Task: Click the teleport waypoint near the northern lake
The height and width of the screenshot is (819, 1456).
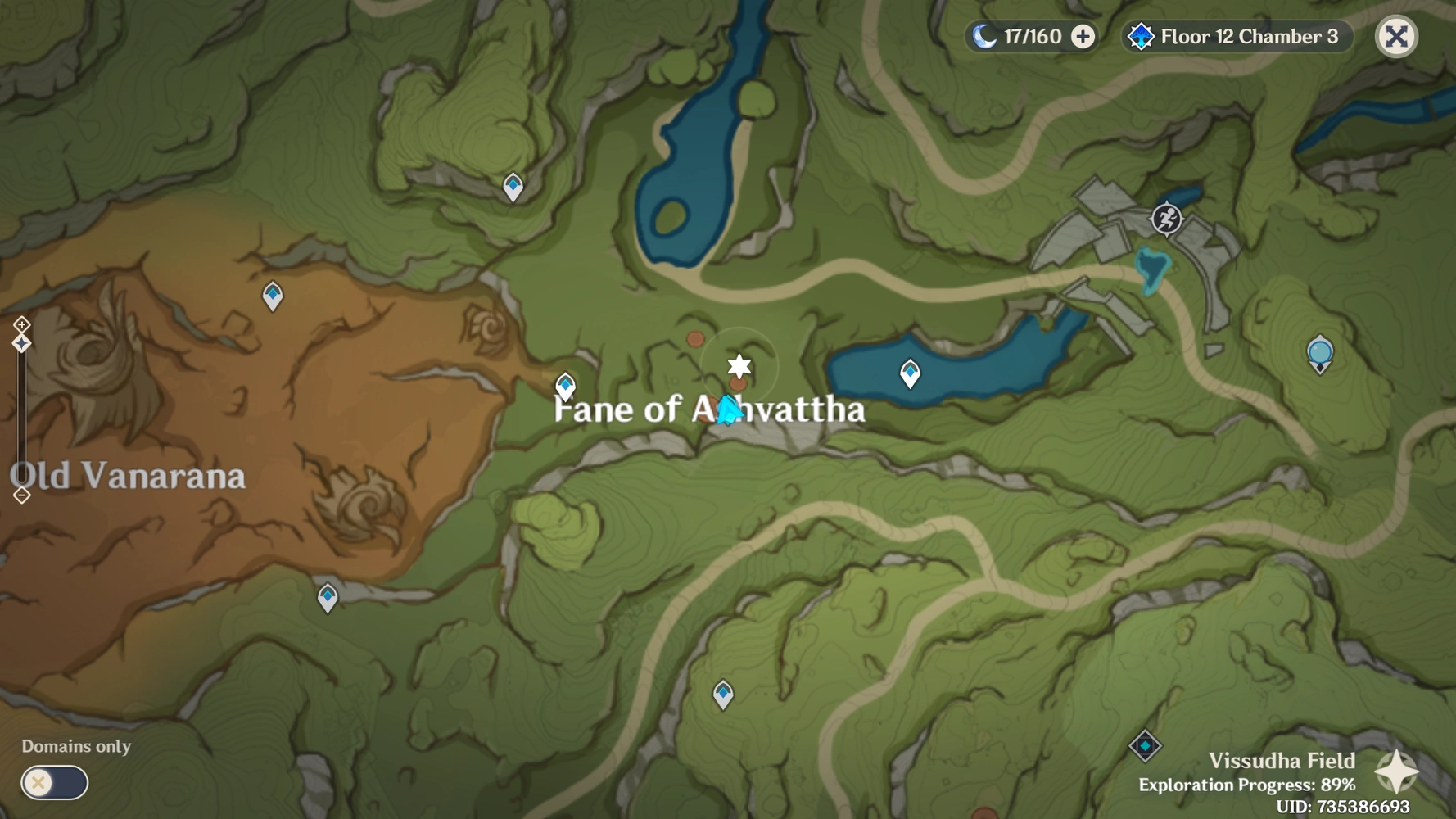Action: [513, 185]
